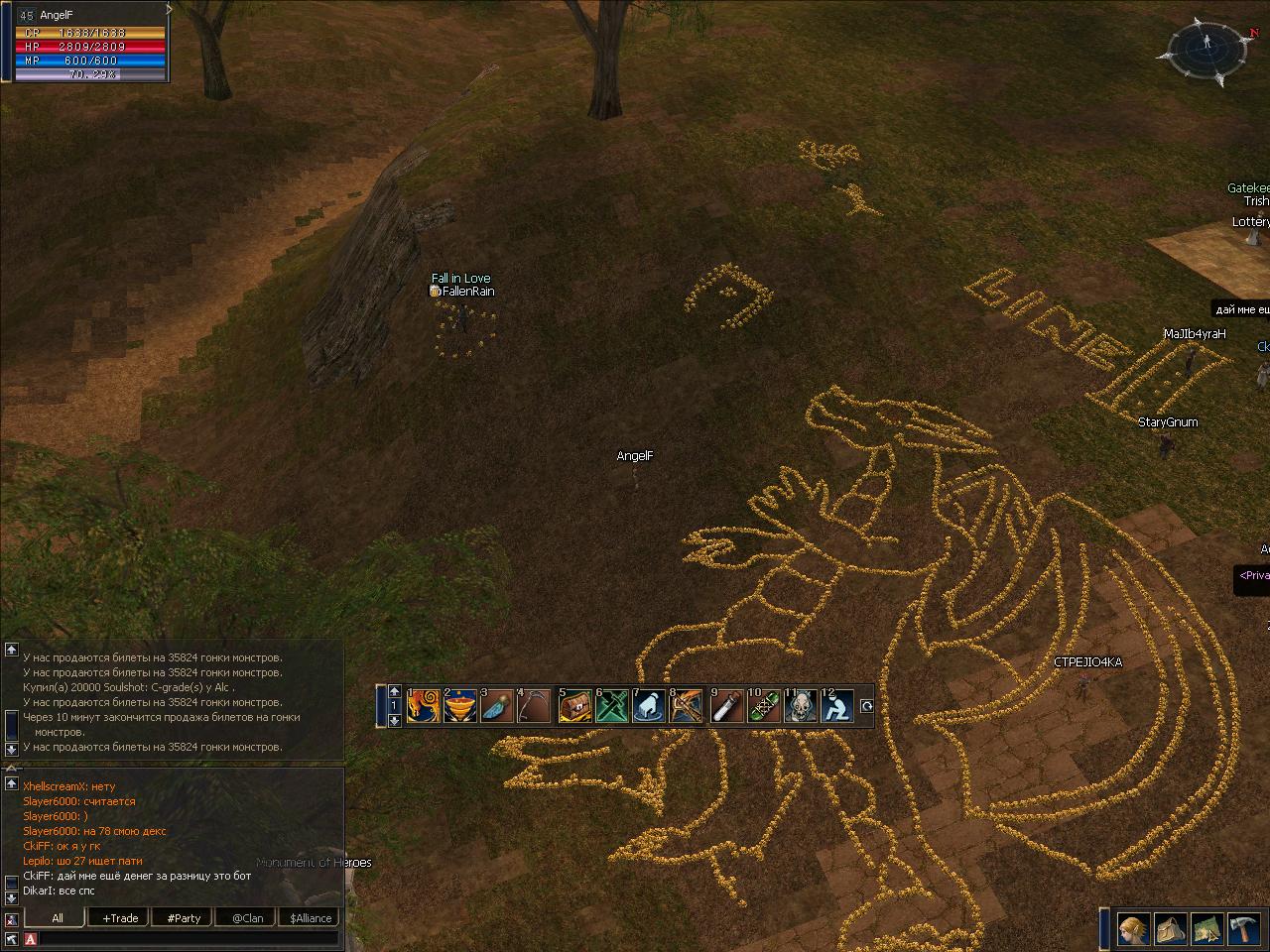This screenshot has height=952, width=1270.
Task: Open the character status elf head icon
Action: click(1134, 929)
